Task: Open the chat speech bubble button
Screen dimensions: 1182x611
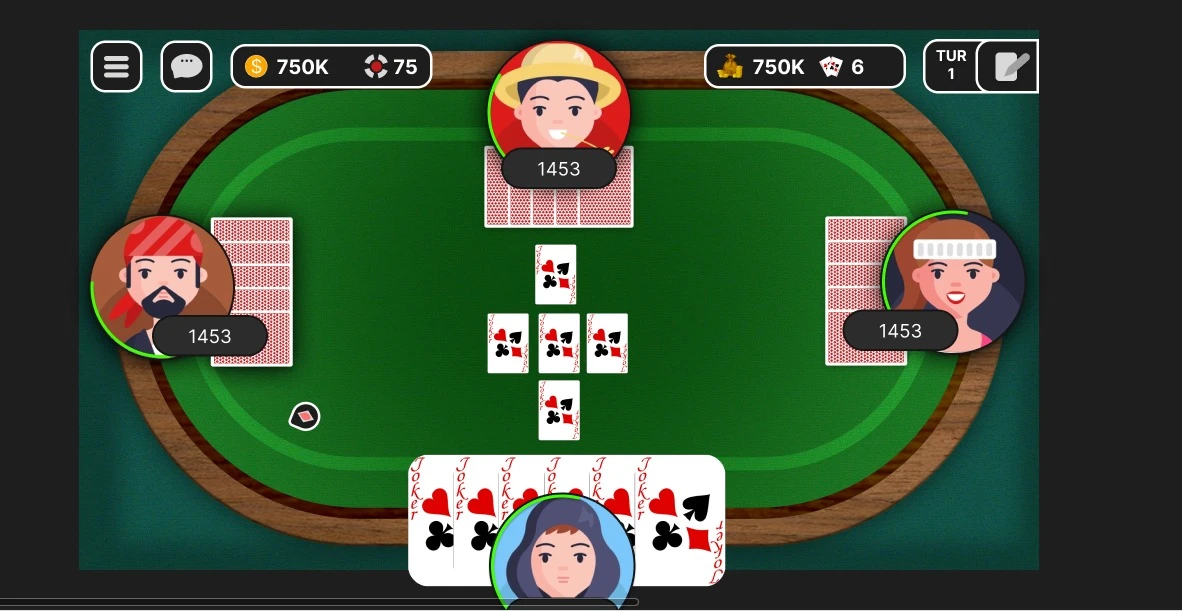Action: click(186, 67)
